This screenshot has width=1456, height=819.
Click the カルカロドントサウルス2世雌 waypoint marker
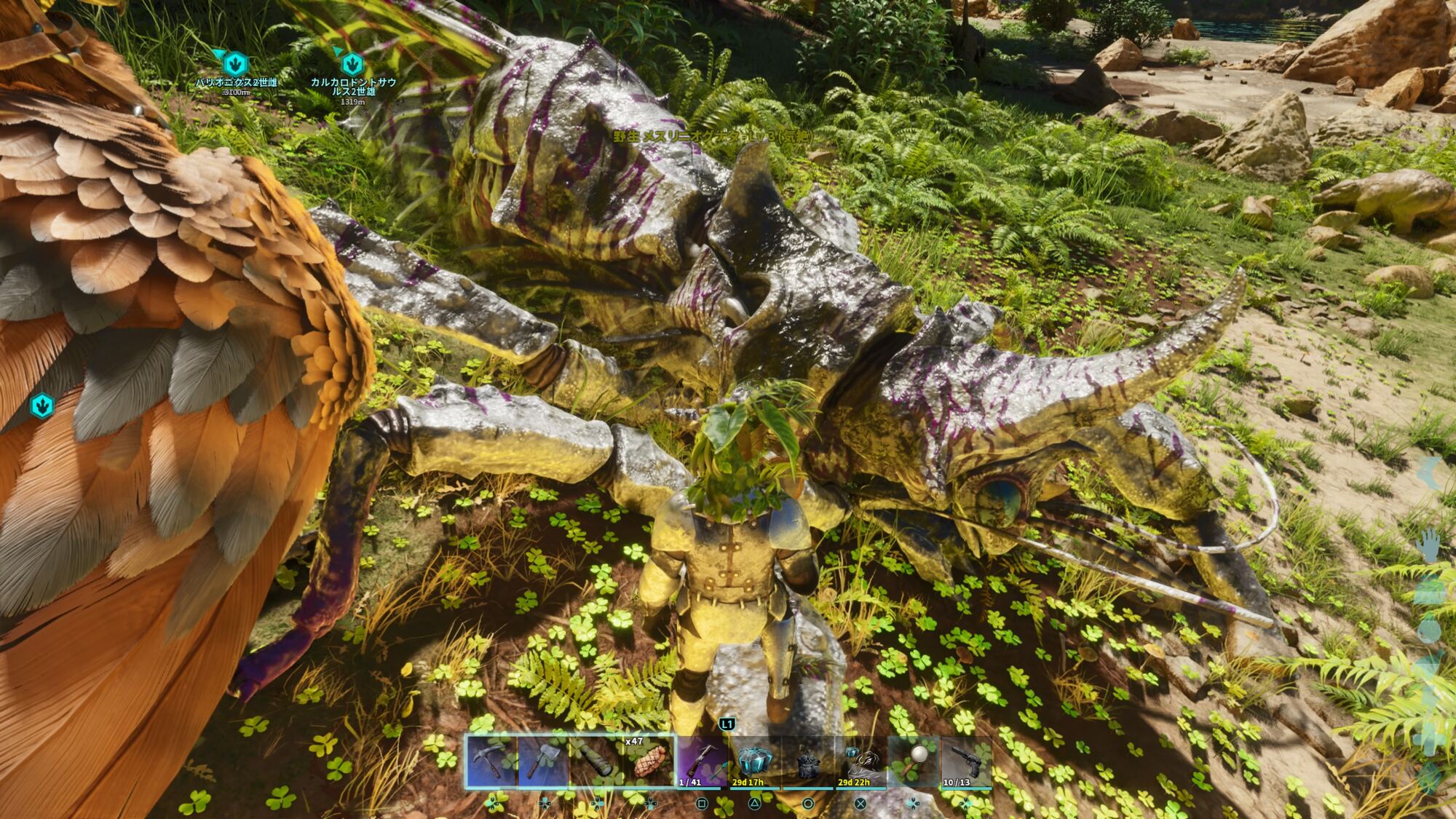pos(352,63)
